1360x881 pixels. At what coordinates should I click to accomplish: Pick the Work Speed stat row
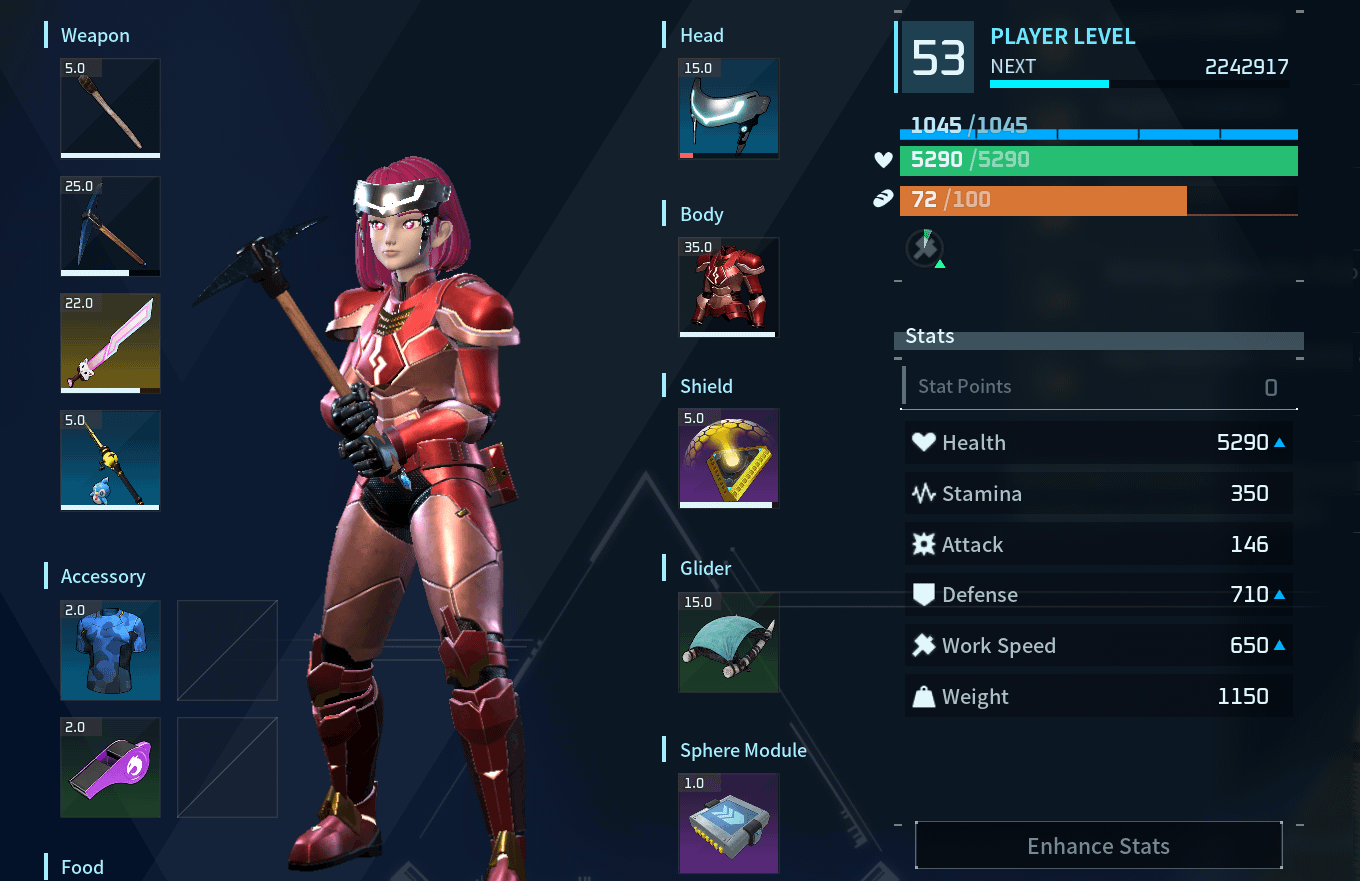click(1098, 646)
